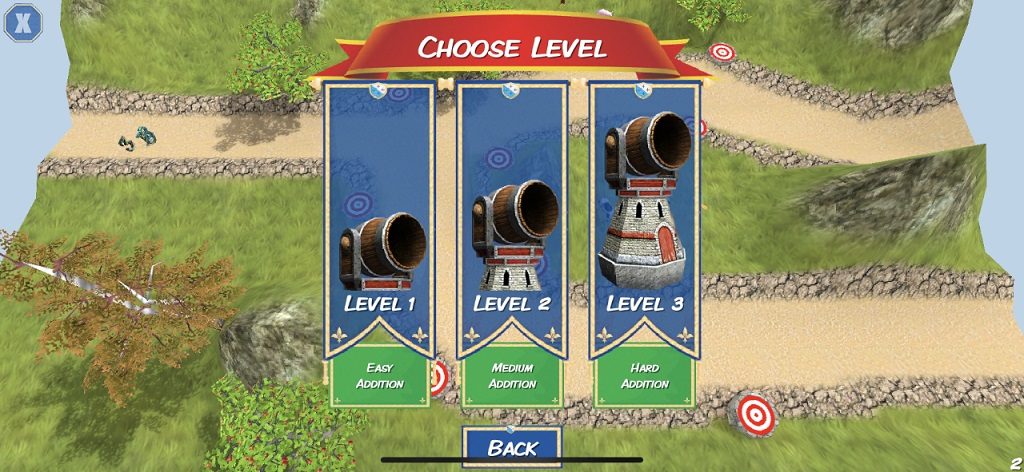Start the Easy Addition mode
The image size is (1024, 472).
(379, 376)
